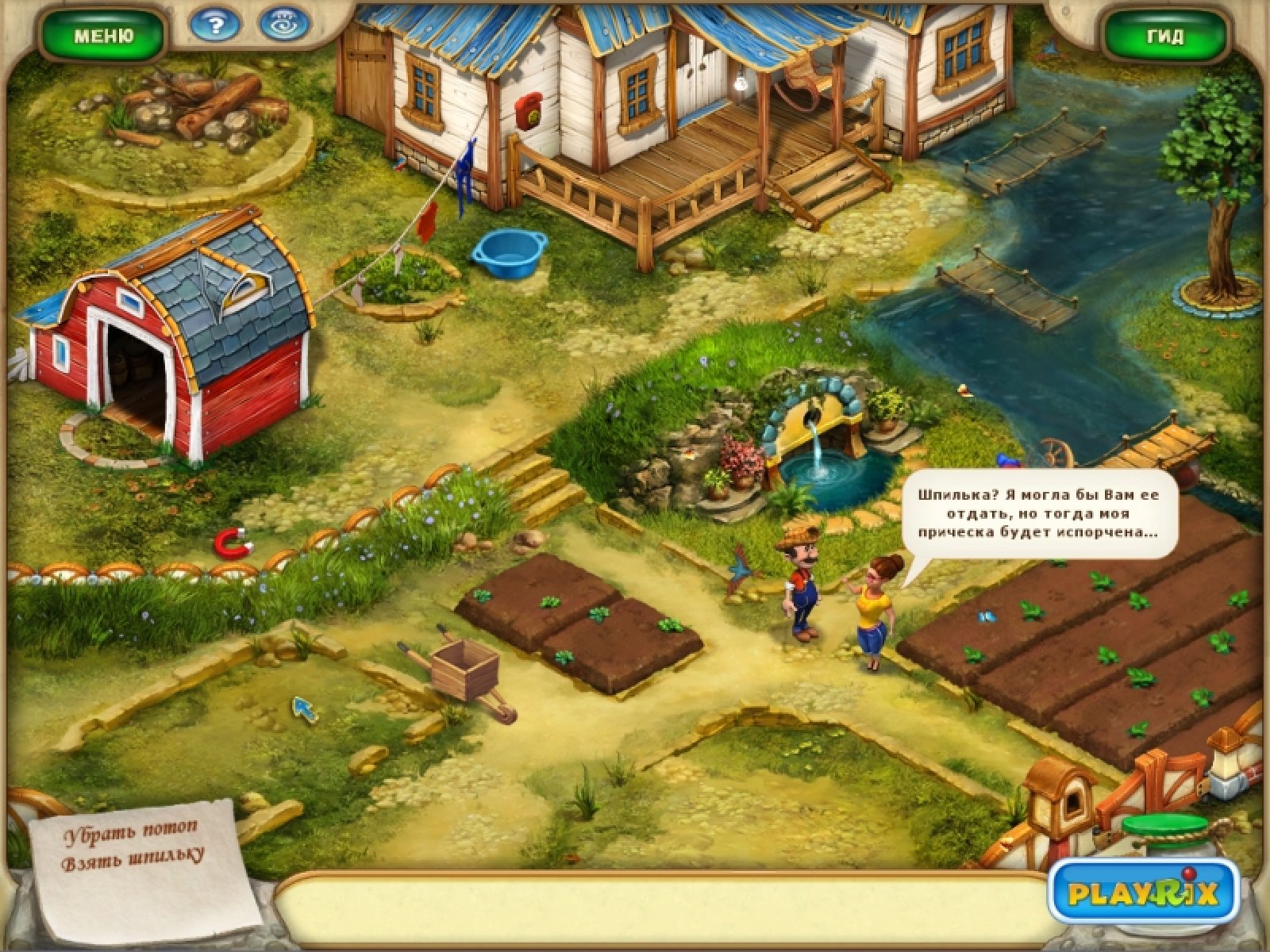Open the МЕНЮ button
This screenshot has width=1270, height=952.
tap(103, 36)
